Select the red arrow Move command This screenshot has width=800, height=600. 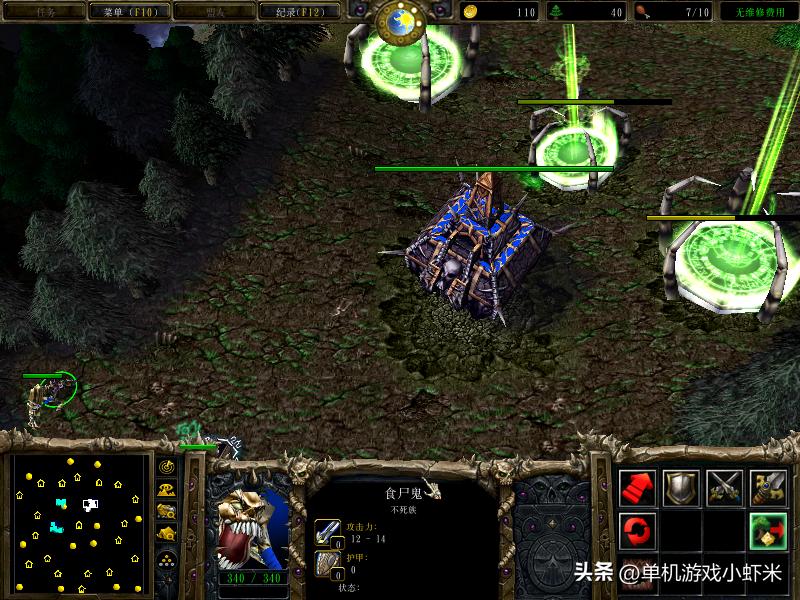[637, 487]
